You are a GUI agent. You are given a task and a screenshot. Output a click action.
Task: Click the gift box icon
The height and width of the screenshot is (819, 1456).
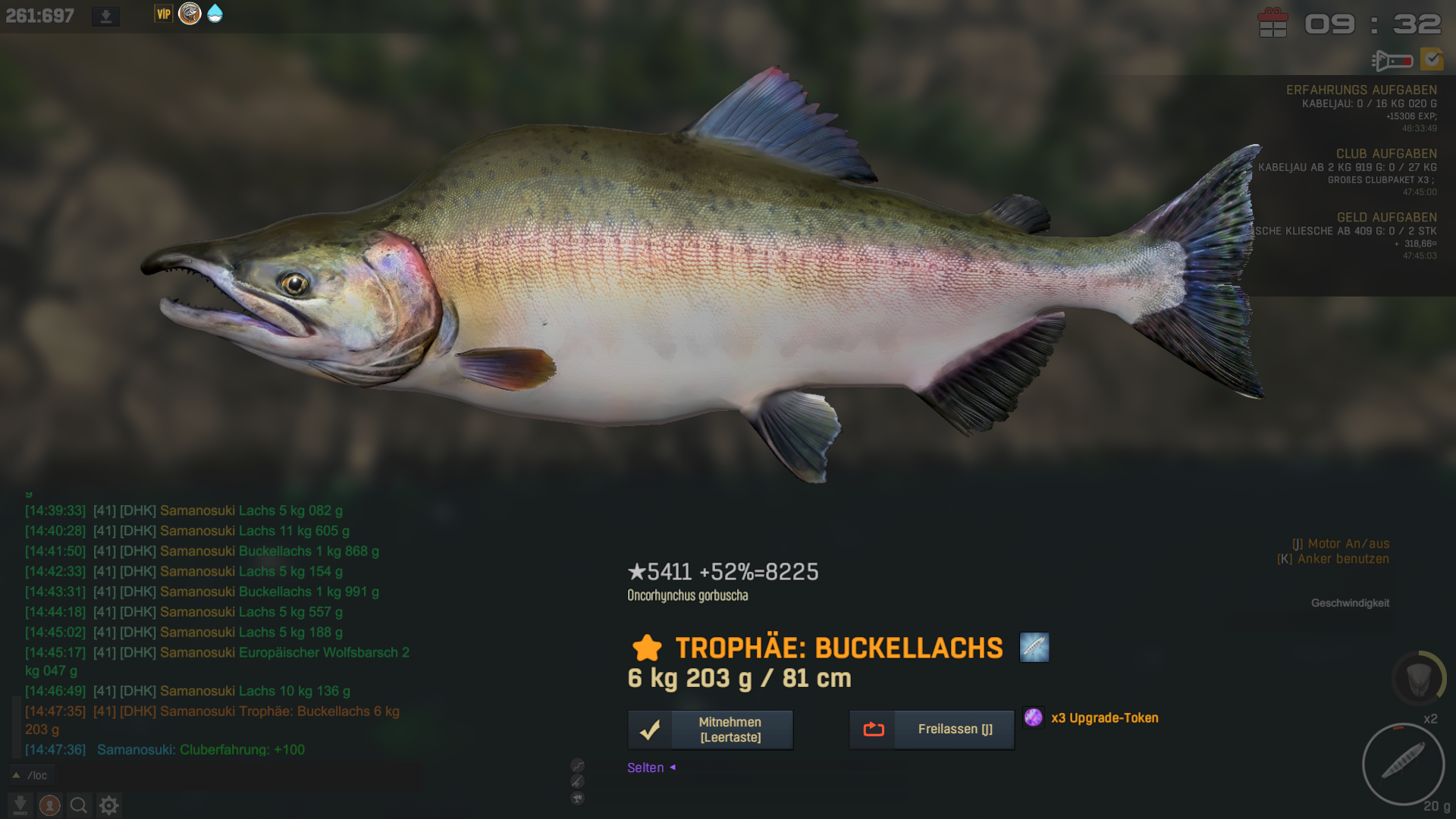point(1272,23)
